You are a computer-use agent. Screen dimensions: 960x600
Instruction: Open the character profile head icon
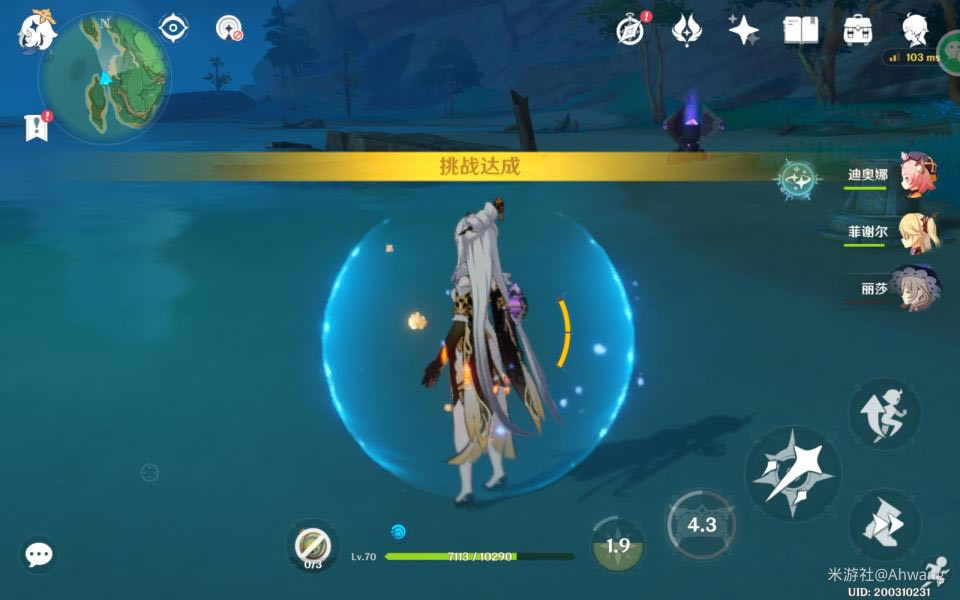click(x=913, y=28)
